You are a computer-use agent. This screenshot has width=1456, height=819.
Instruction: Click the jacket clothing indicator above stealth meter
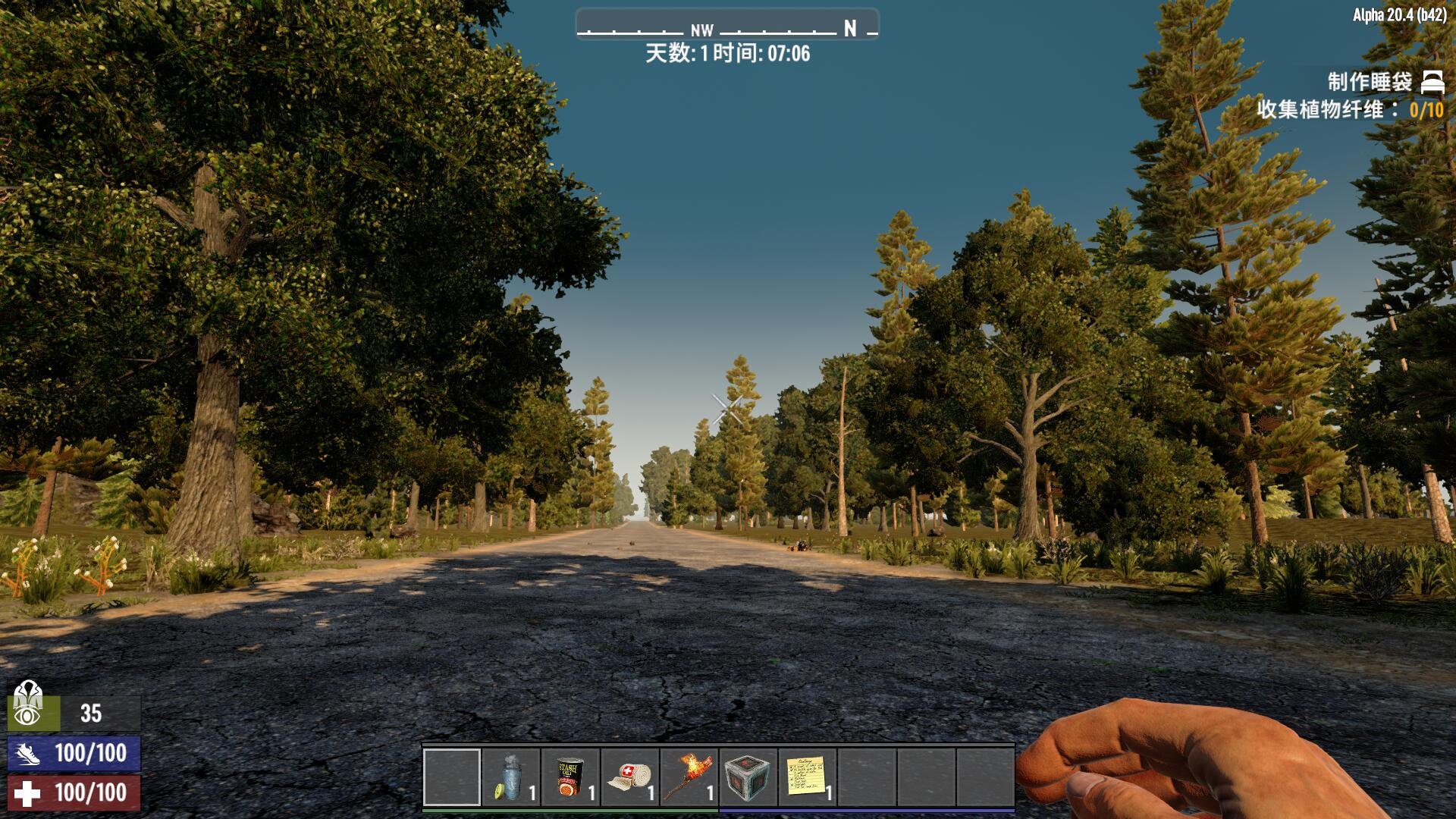pos(28,692)
